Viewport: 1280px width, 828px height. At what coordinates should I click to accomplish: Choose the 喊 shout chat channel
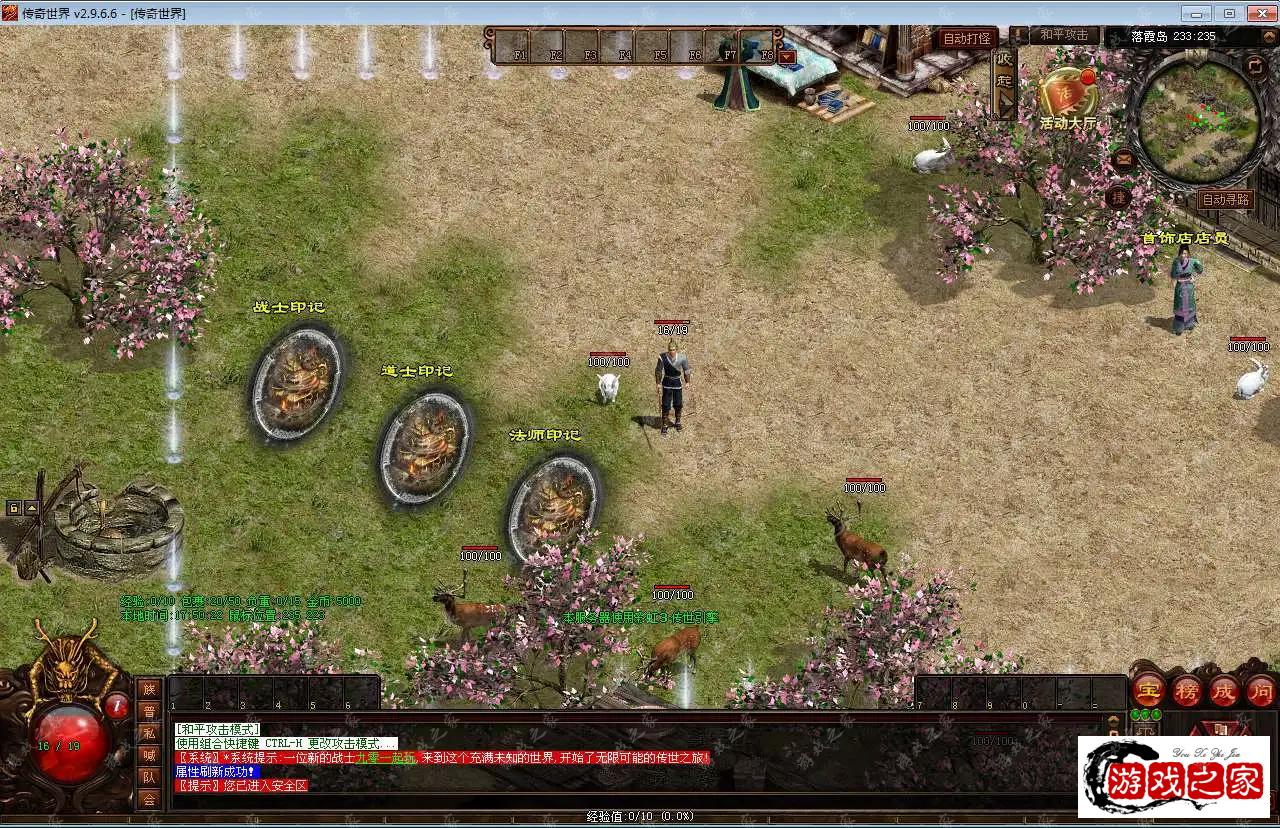[x=149, y=755]
